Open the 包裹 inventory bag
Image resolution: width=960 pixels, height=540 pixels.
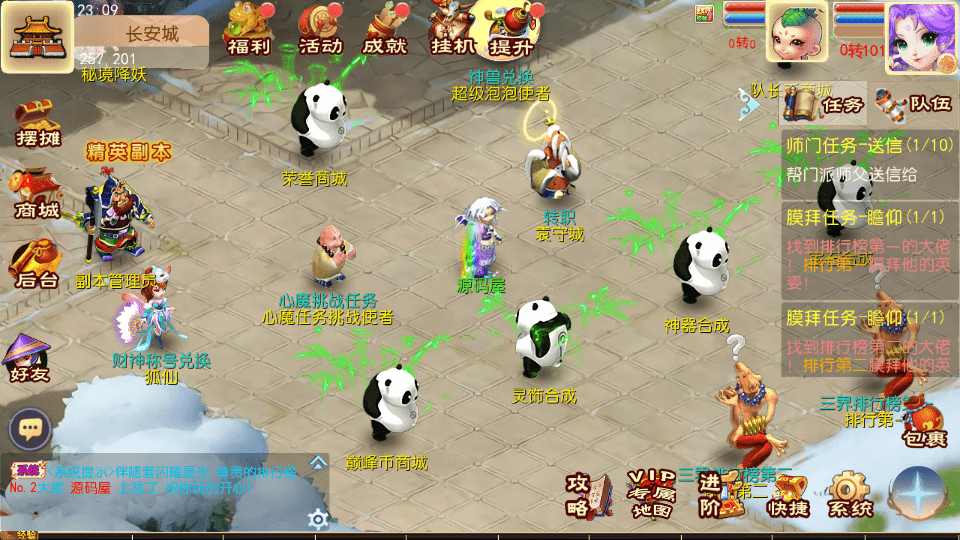[922, 425]
